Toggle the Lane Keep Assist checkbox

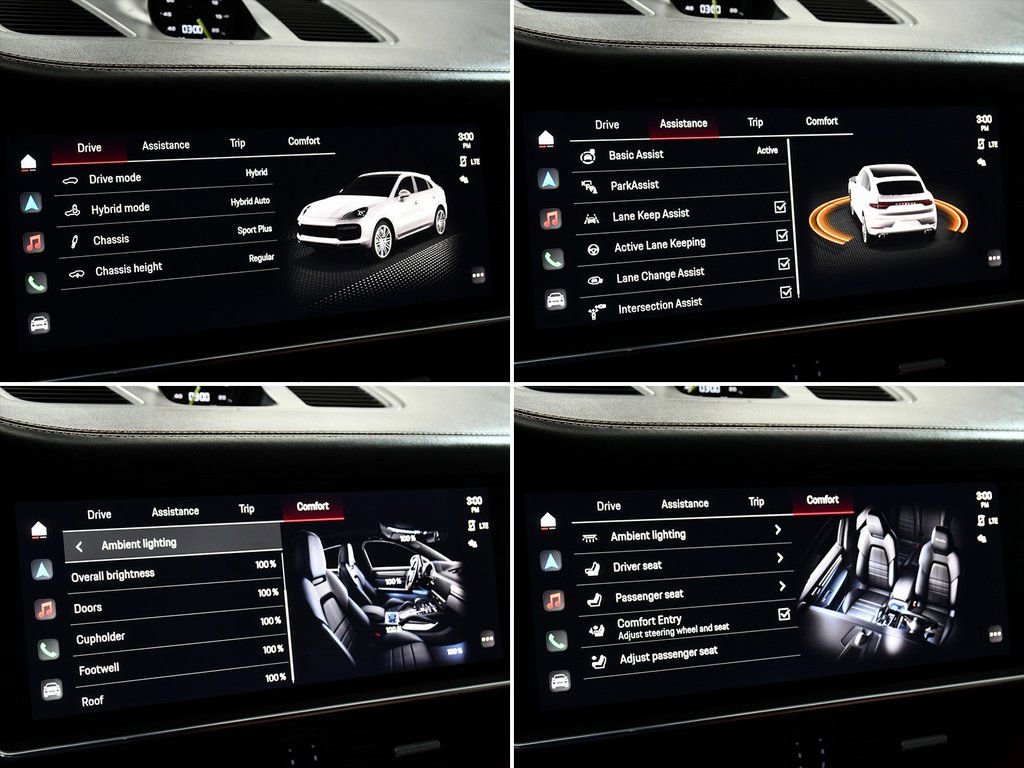point(781,207)
